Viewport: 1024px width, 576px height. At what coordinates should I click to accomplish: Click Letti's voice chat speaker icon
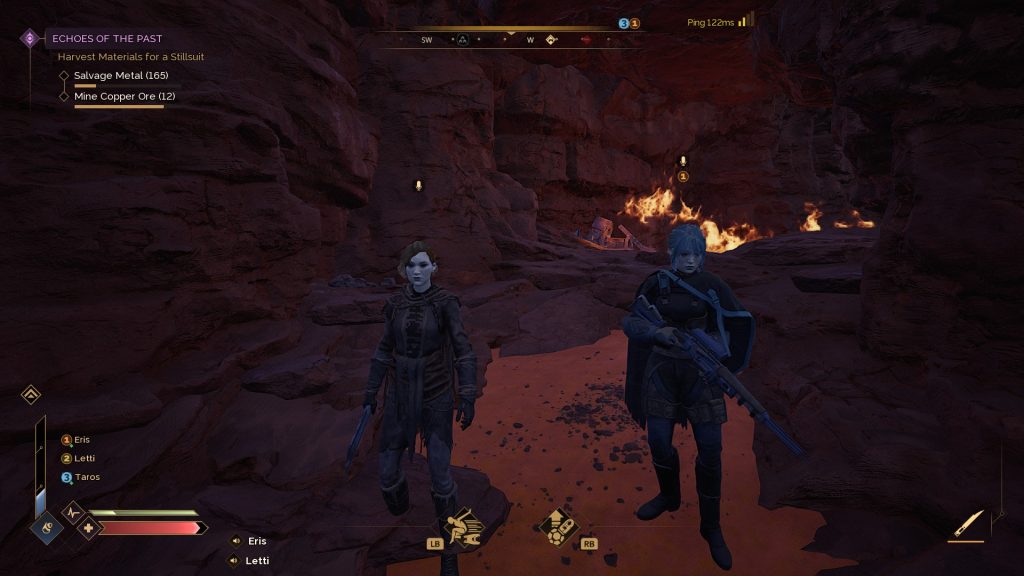[x=236, y=561]
